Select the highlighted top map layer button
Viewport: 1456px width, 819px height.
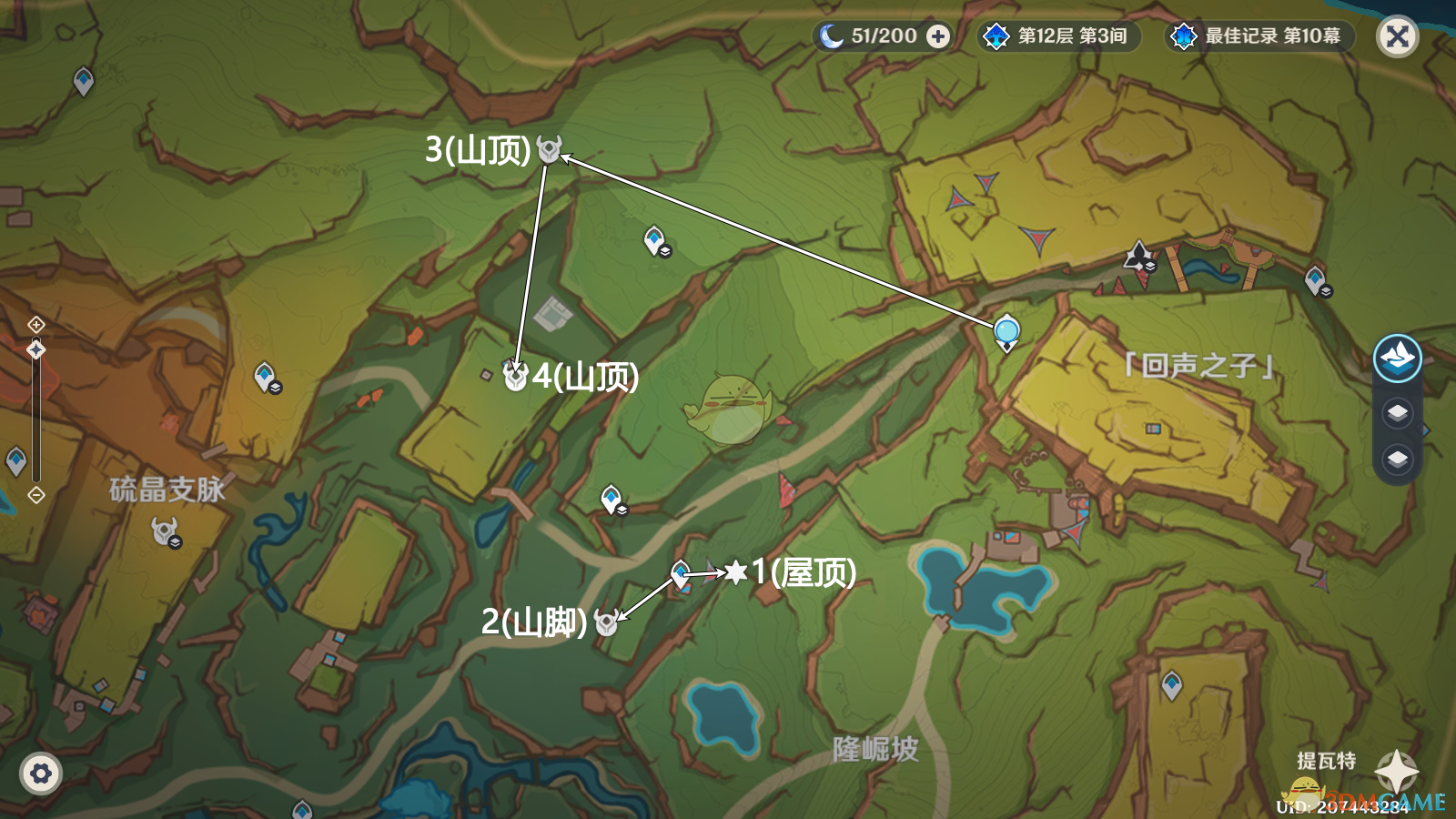click(x=1397, y=358)
